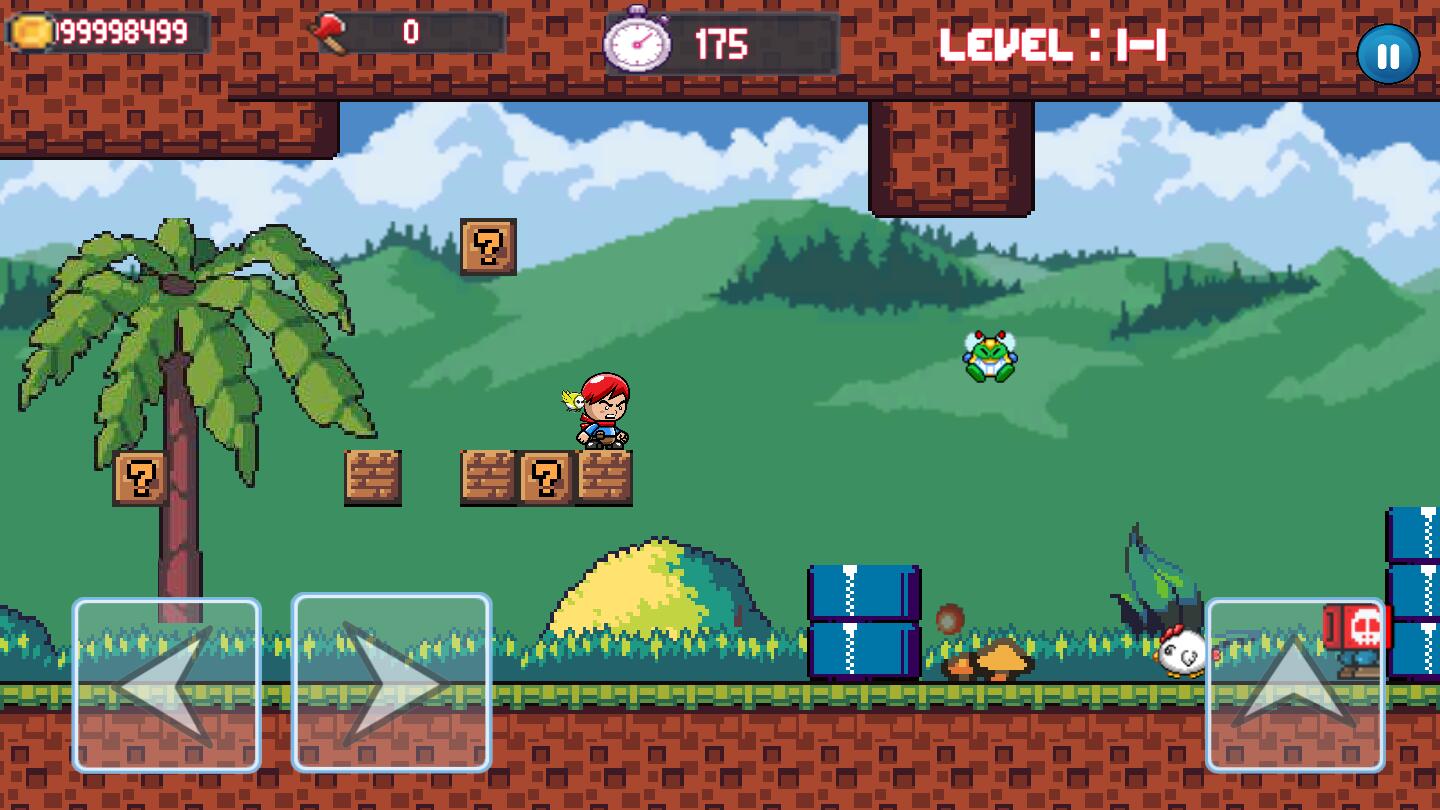The height and width of the screenshot is (810, 1440).
Task: Tap the right arrow move button
Action: [391, 683]
